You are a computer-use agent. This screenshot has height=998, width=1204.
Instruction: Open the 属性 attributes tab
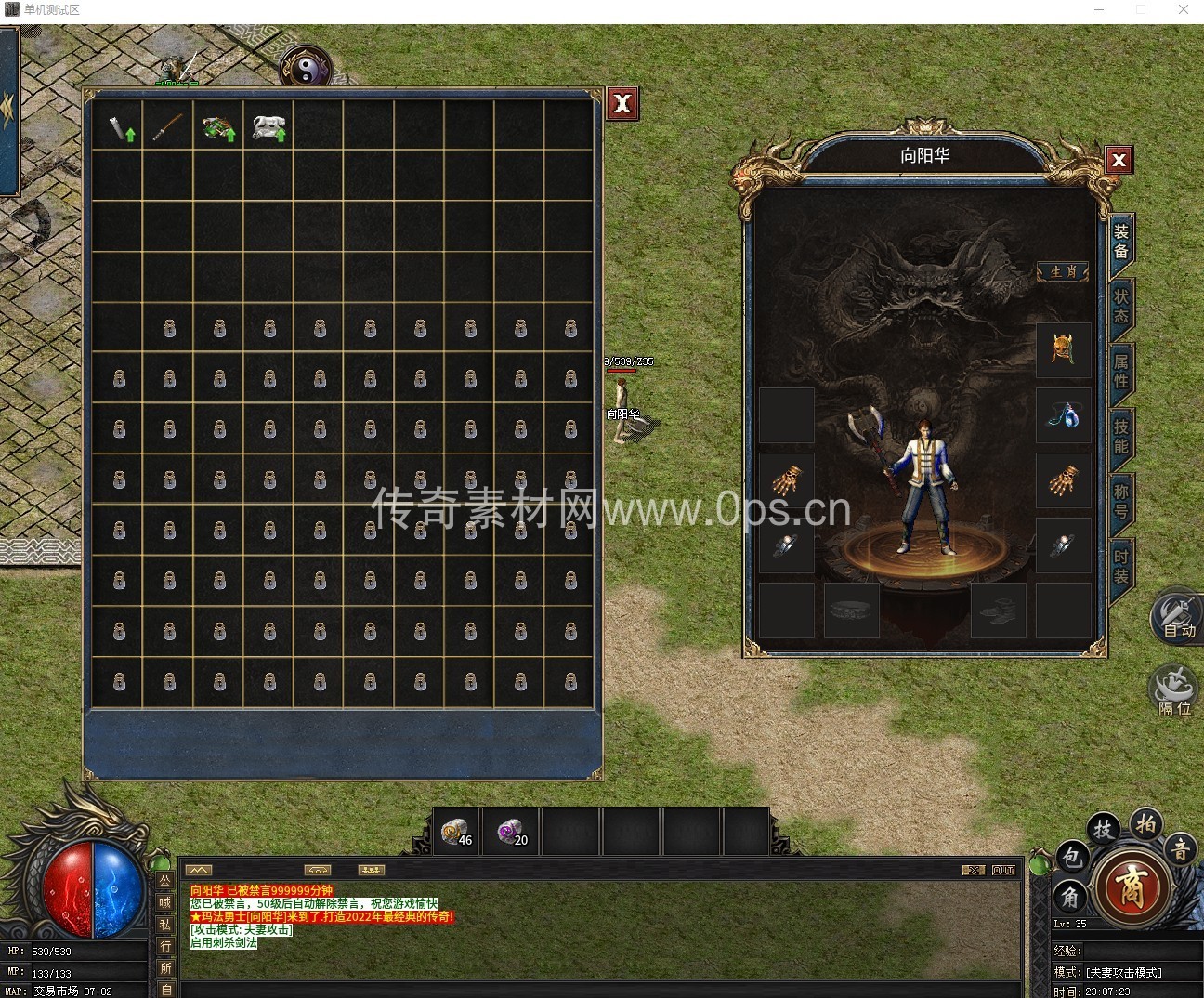[x=1121, y=371]
